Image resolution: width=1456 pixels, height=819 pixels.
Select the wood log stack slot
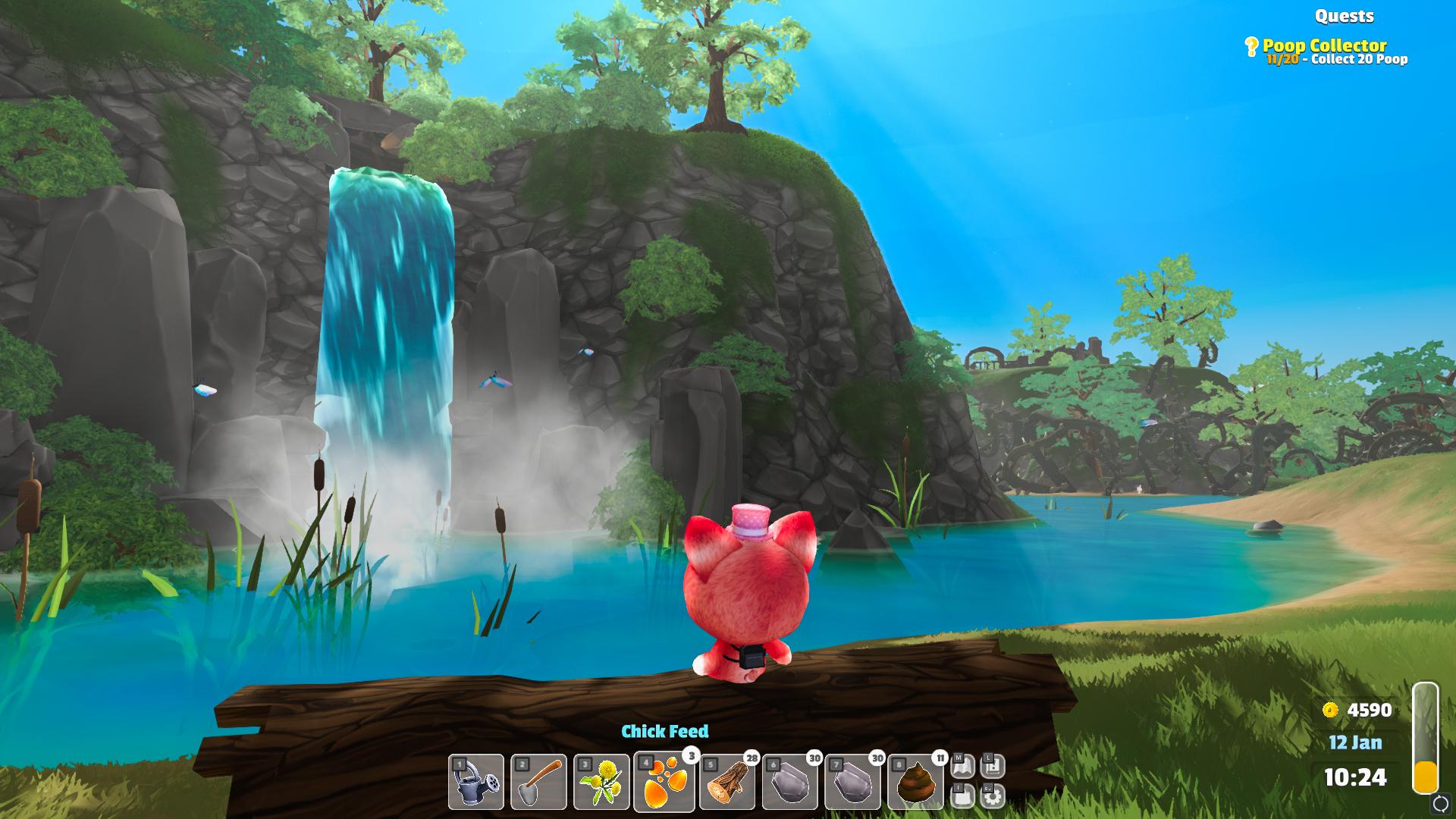(728, 782)
